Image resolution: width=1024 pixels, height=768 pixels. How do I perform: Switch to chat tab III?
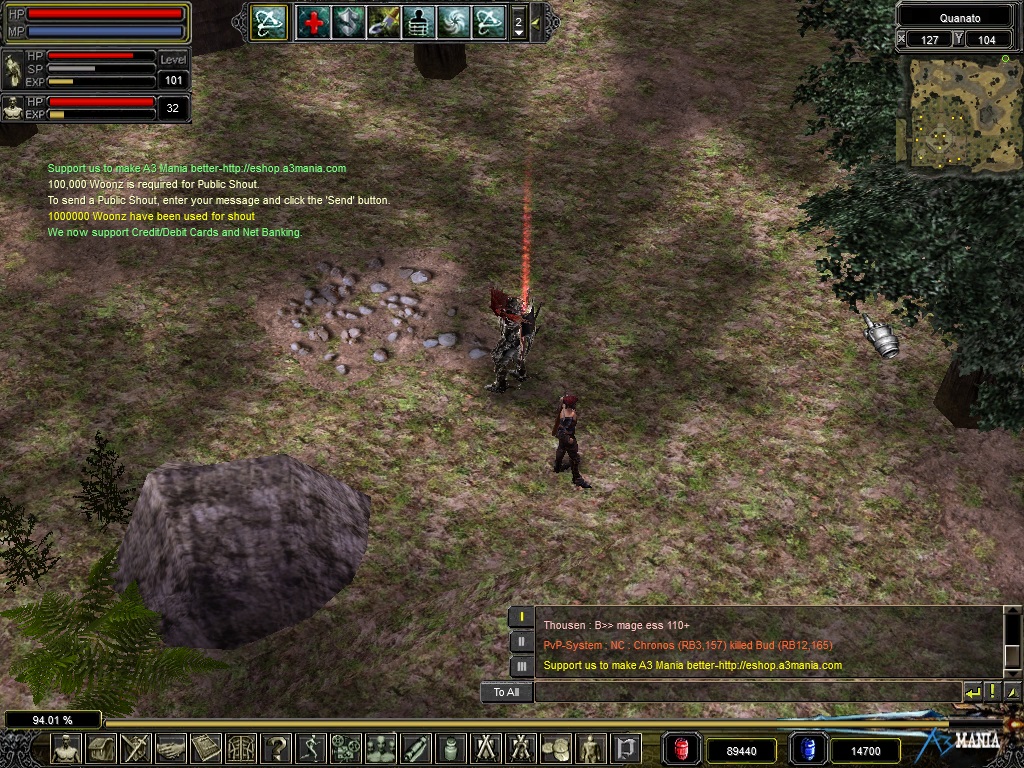click(x=521, y=666)
